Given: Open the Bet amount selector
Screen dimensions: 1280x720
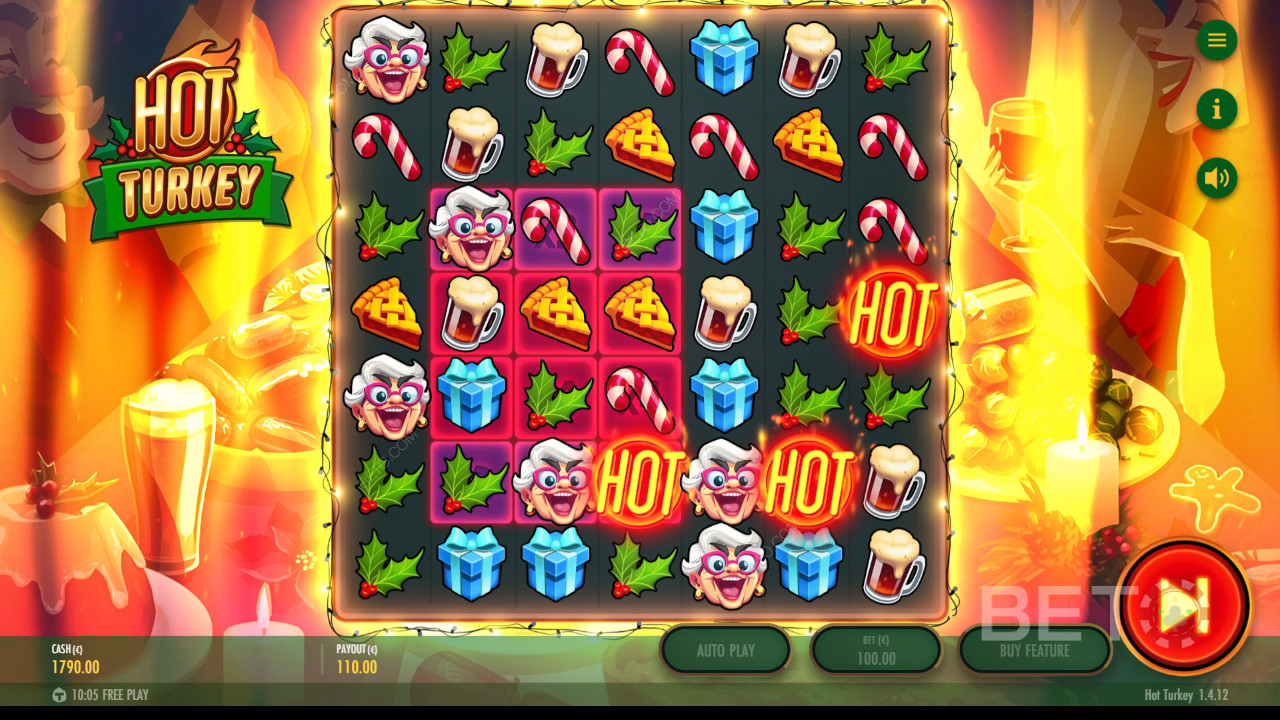Looking at the screenshot, I should tap(876, 650).
